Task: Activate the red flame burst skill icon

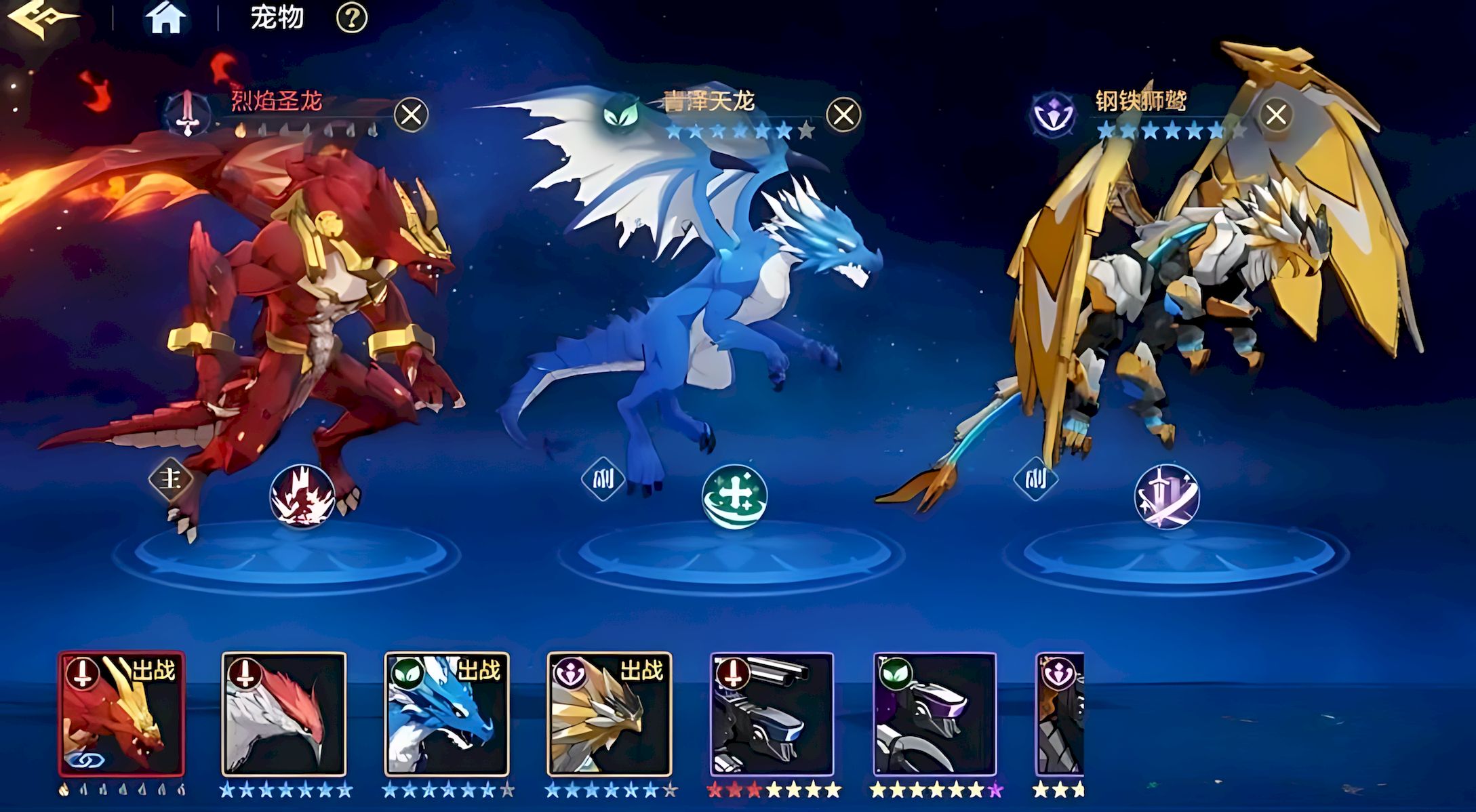Action: (x=302, y=497)
